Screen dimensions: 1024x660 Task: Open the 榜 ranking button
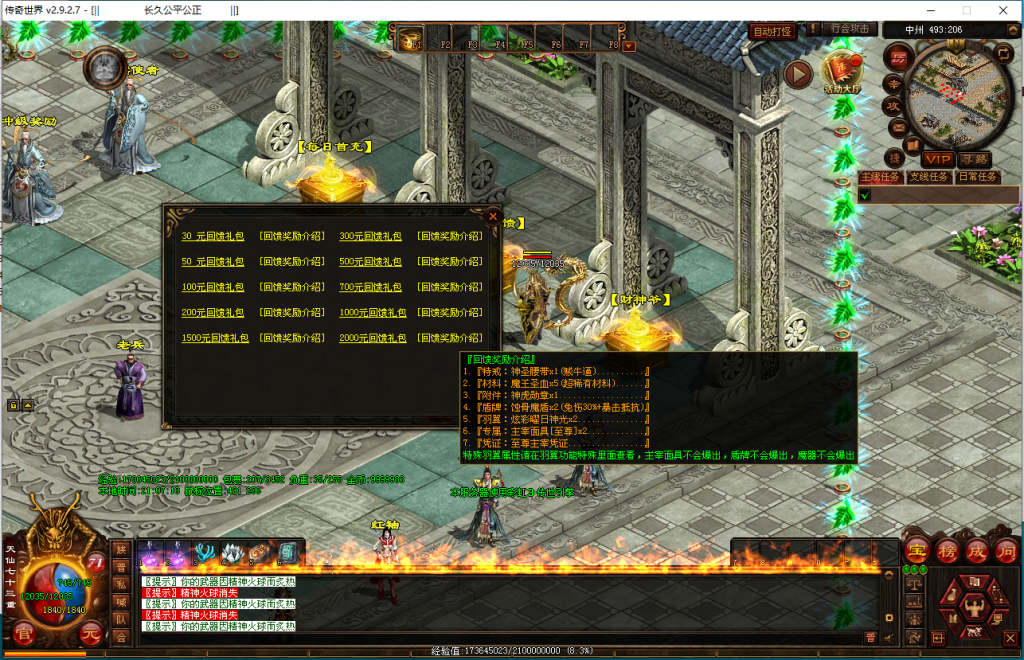click(947, 550)
